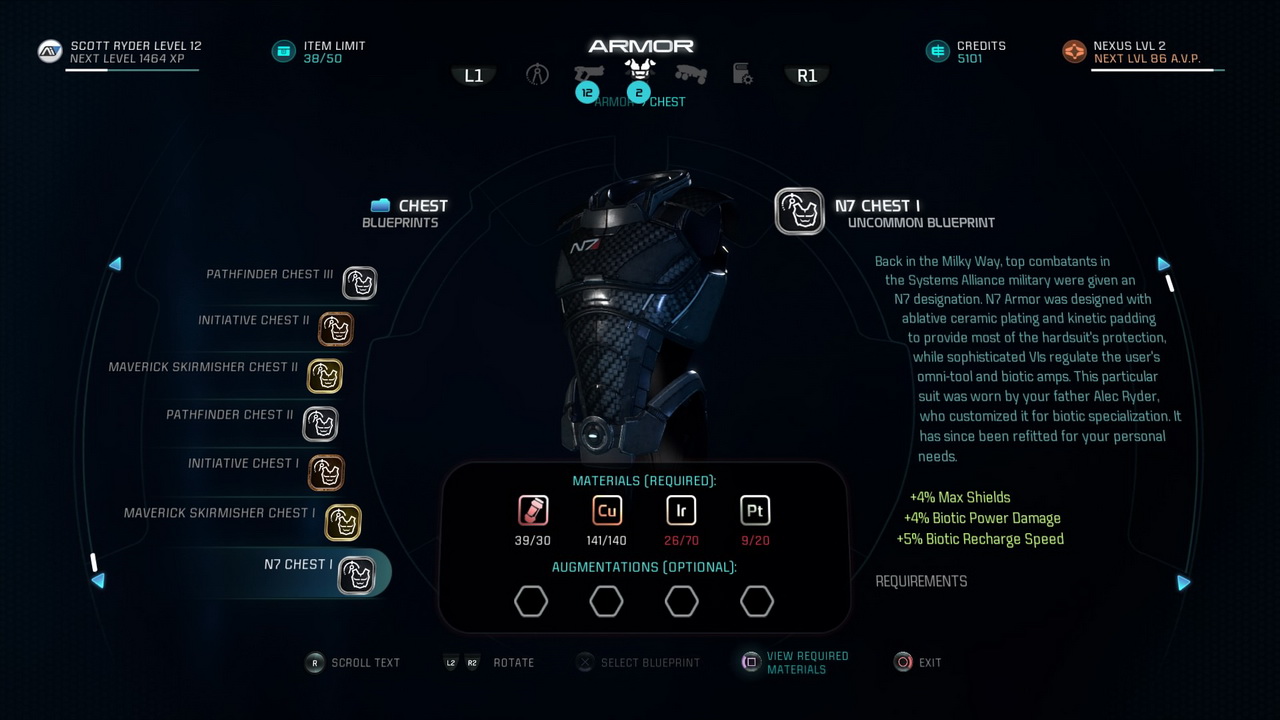Switch to the weapons pistol tab
The height and width of the screenshot is (720, 1280).
pos(589,73)
